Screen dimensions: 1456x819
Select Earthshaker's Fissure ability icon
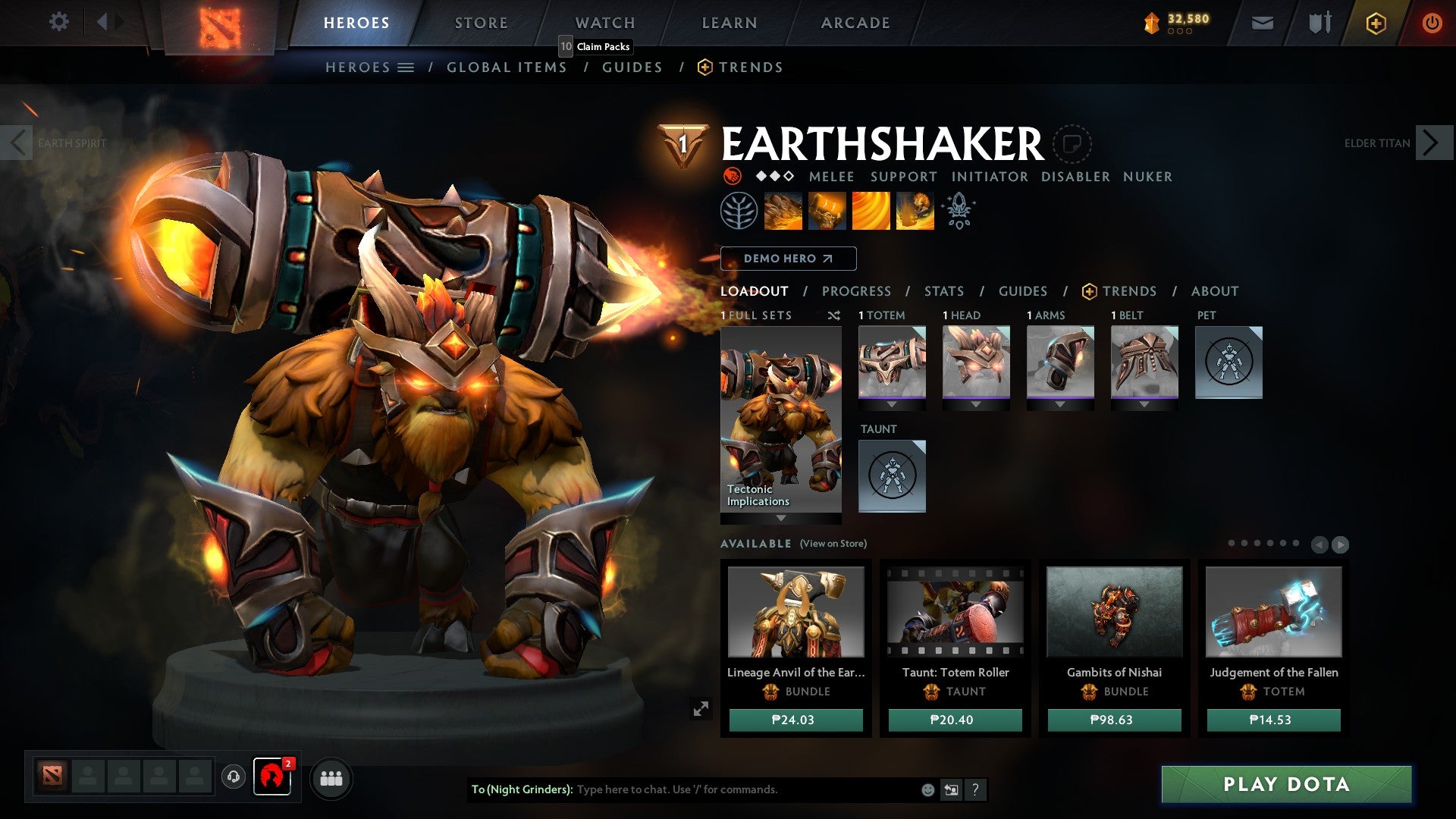pos(782,211)
